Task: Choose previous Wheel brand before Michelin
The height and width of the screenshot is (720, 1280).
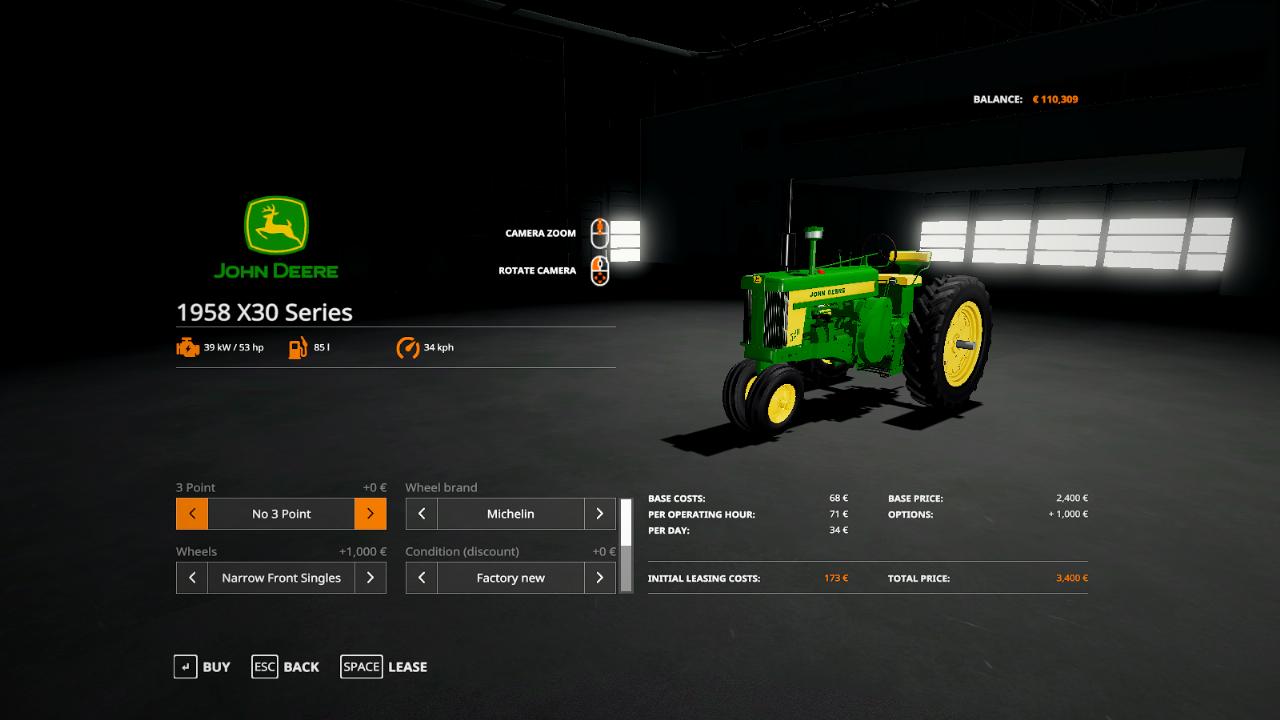Action: [x=421, y=514]
